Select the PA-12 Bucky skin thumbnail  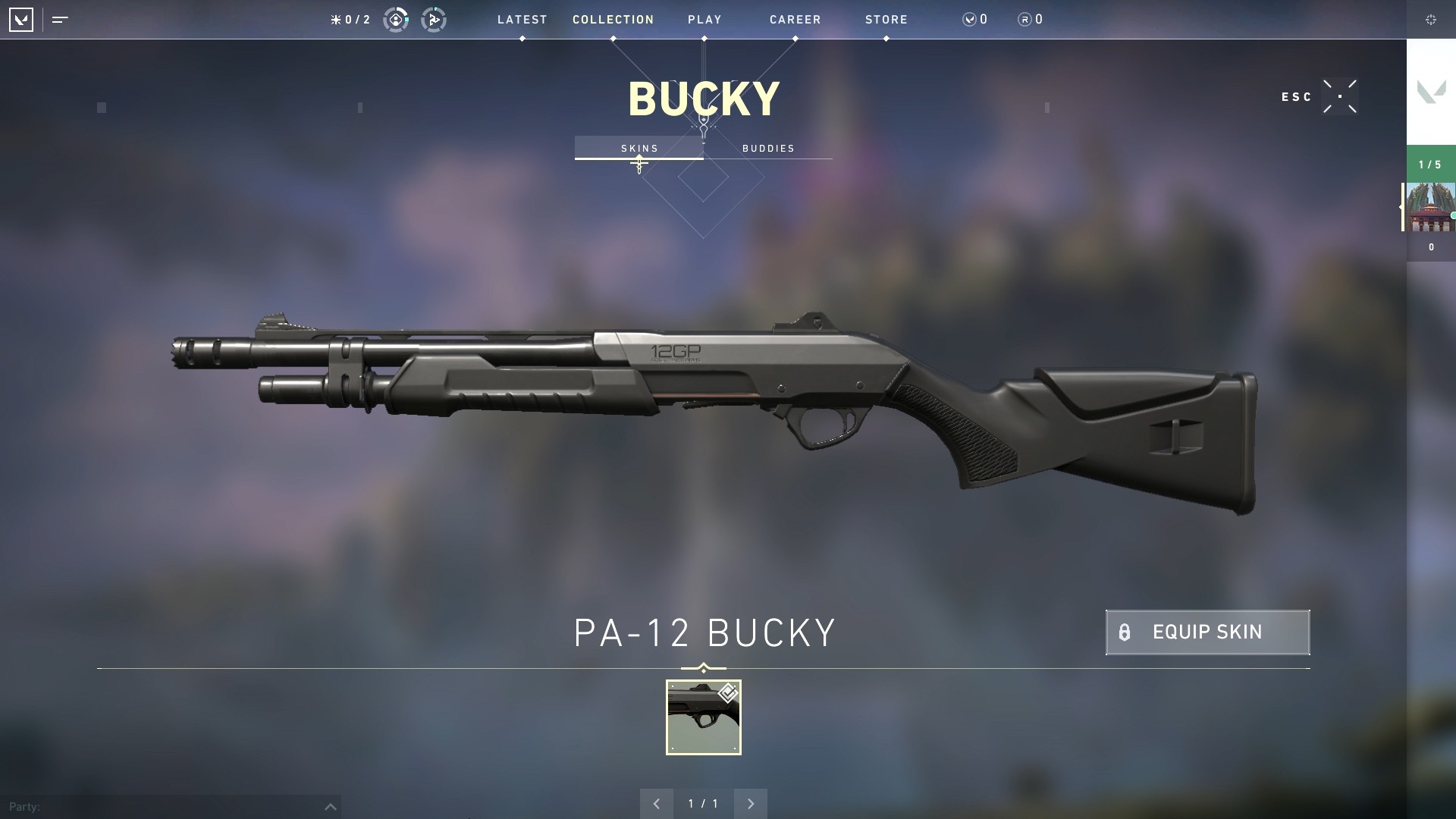click(703, 718)
